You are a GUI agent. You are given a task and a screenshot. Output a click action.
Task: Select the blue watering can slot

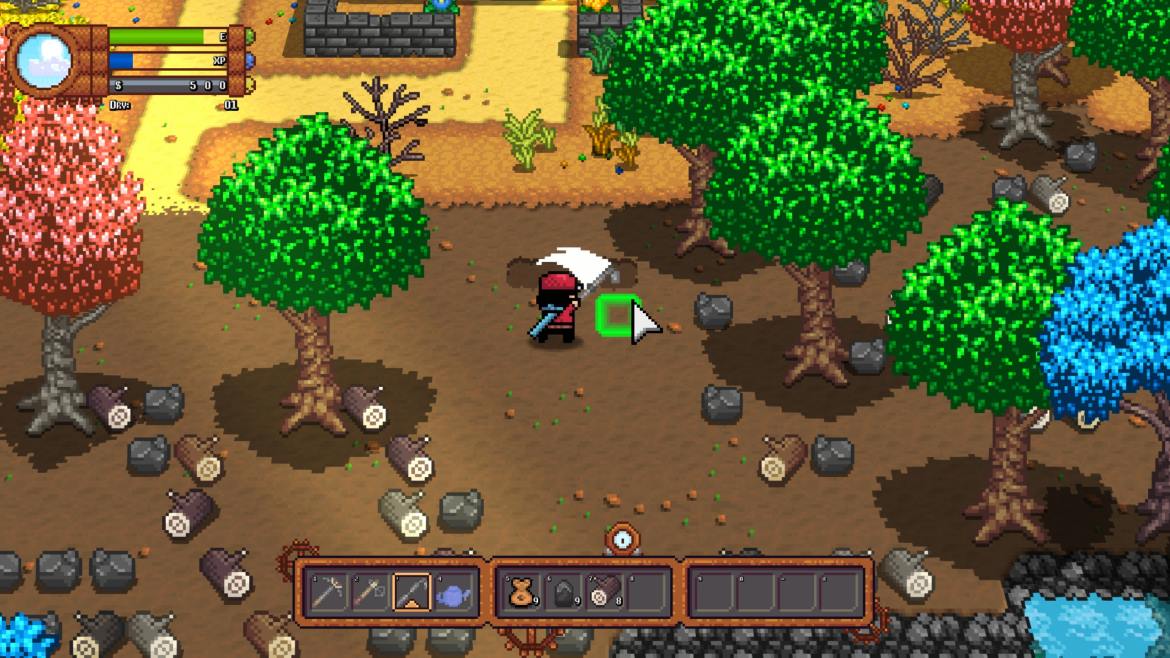click(x=453, y=594)
